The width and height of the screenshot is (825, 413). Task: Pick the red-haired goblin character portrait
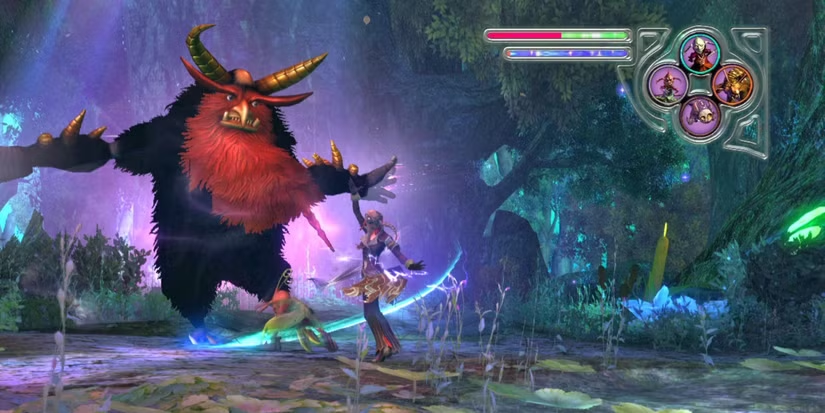(666, 83)
